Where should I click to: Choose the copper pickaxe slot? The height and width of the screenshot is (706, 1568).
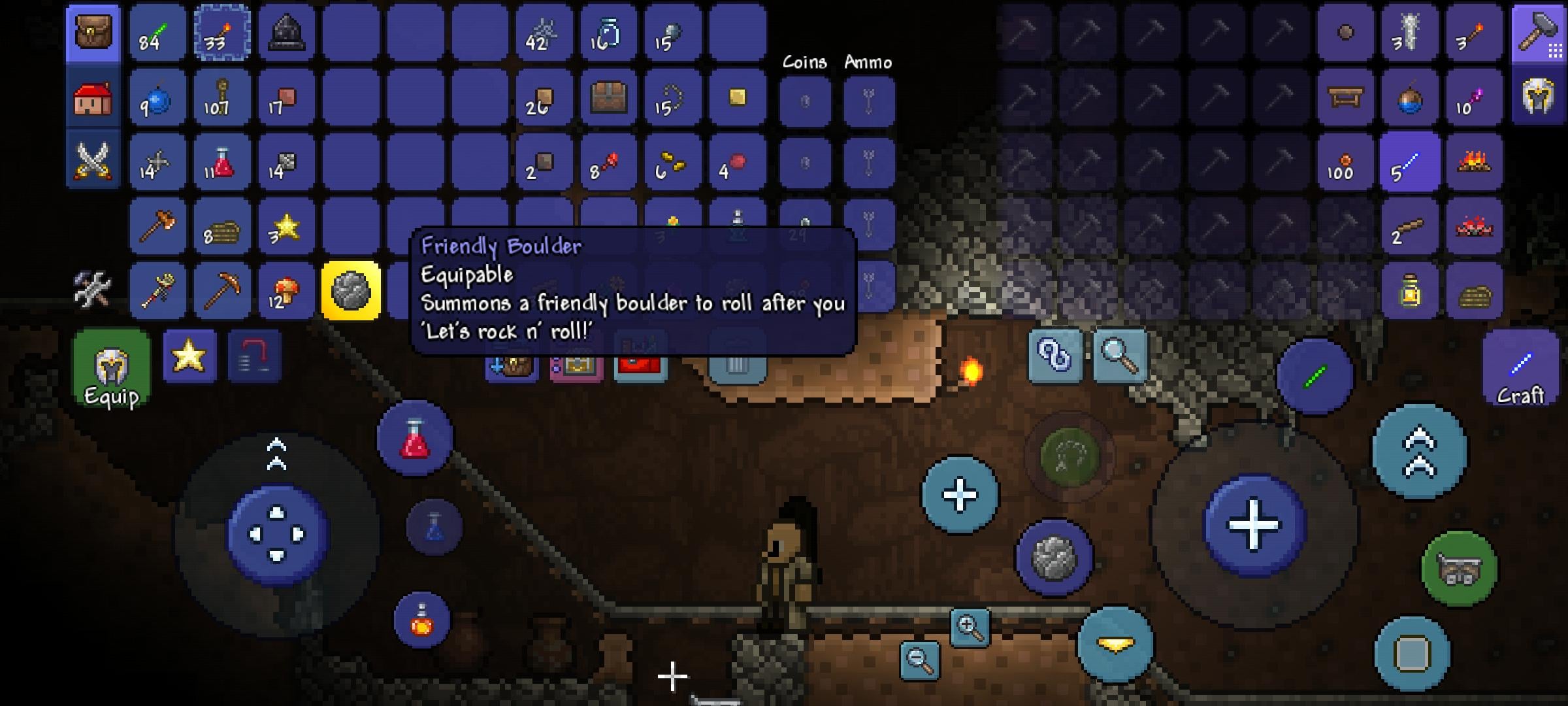(x=222, y=291)
